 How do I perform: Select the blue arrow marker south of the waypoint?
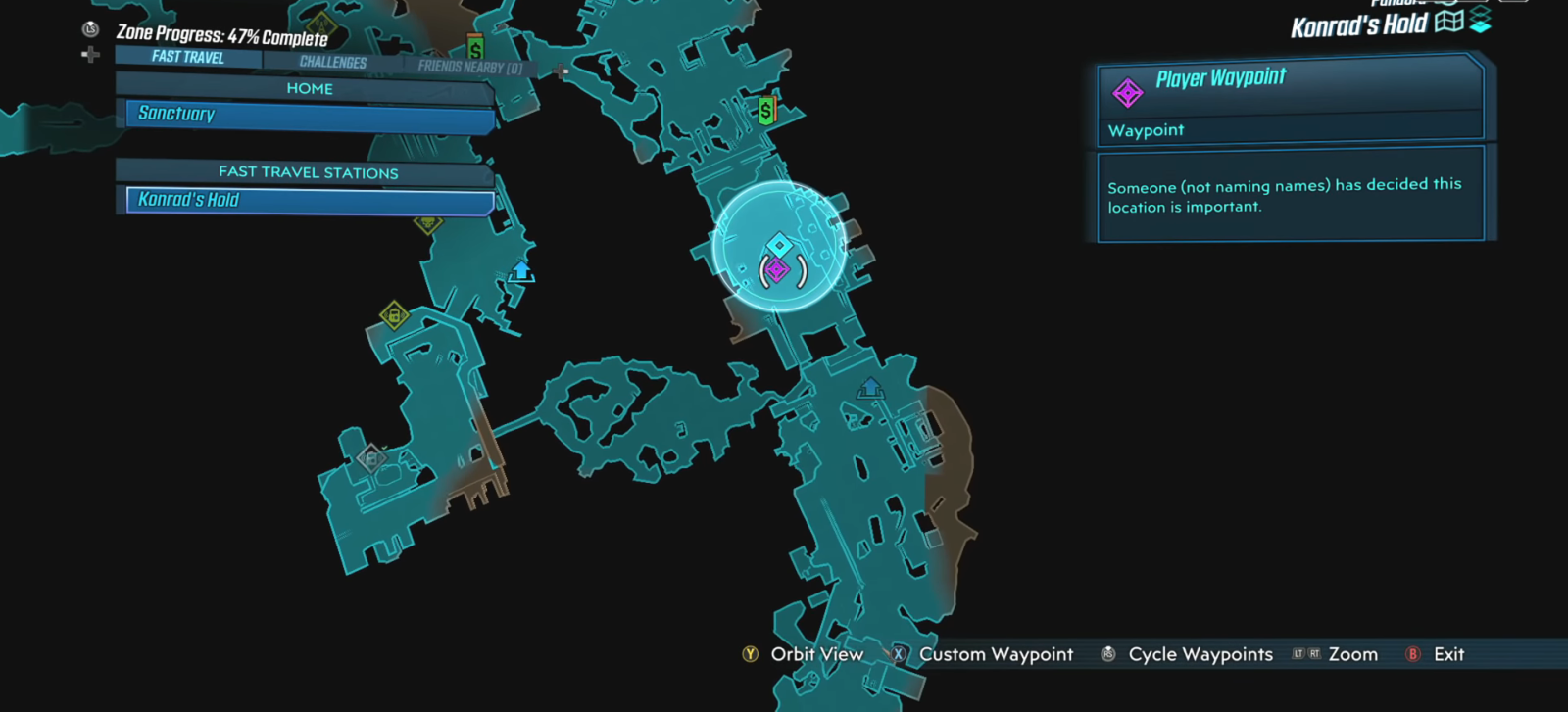[870, 389]
